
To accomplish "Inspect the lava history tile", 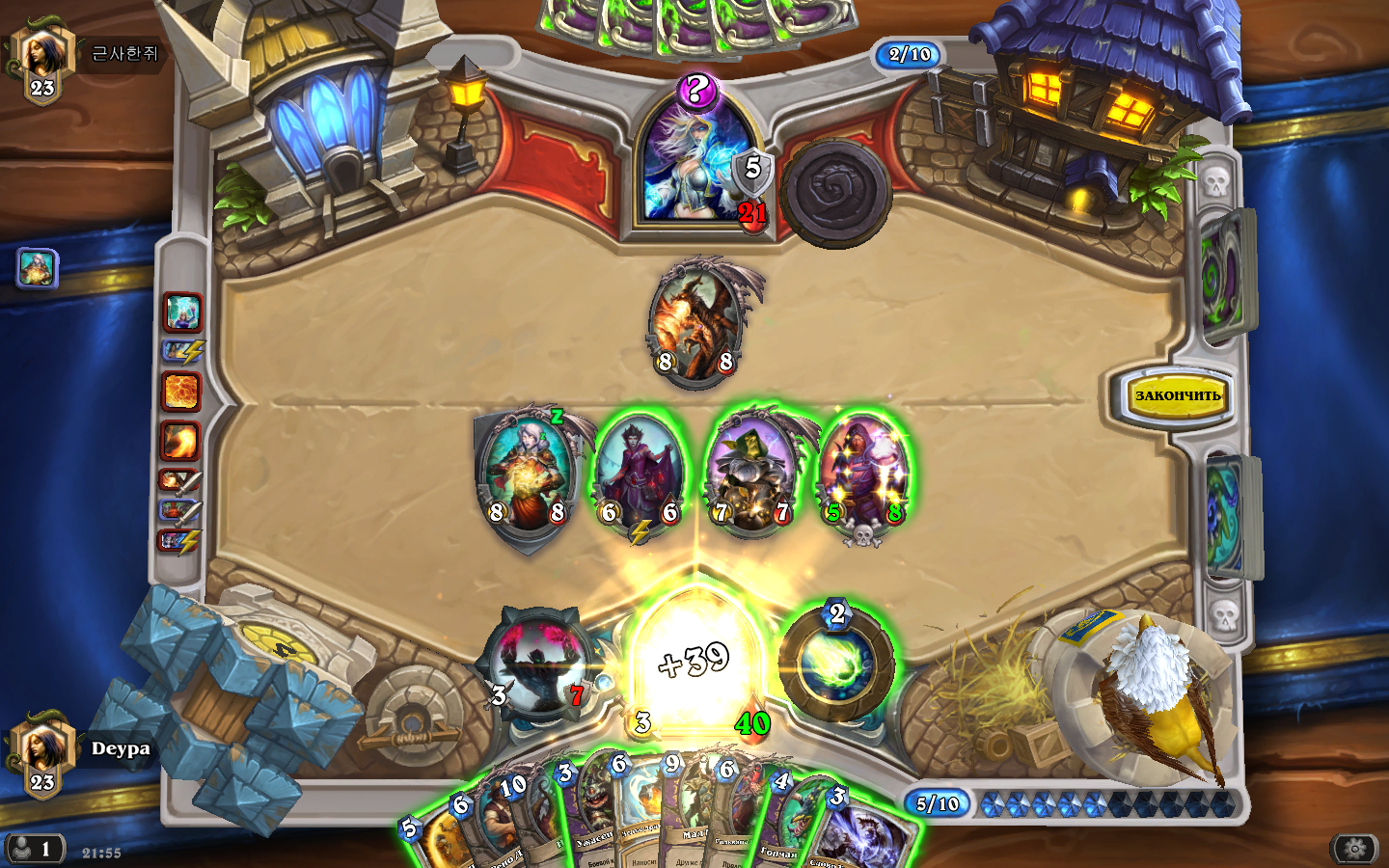I will point(181,392).
